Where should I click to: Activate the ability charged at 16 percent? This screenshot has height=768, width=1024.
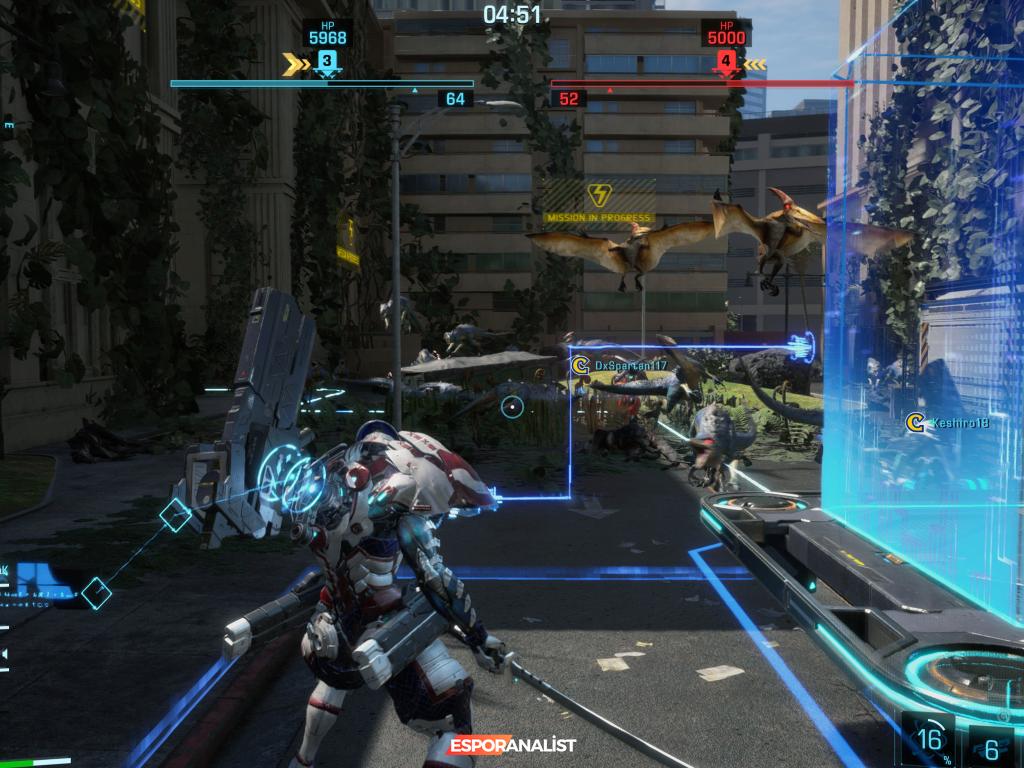pyautogui.click(x=930, y=741)
